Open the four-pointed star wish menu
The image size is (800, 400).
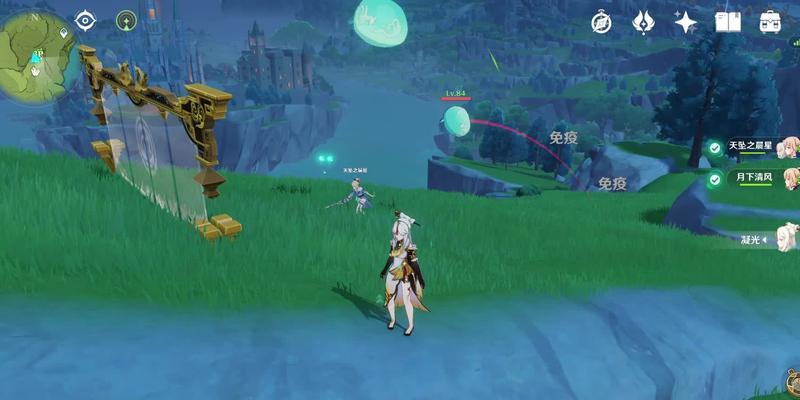click(685, 22)
